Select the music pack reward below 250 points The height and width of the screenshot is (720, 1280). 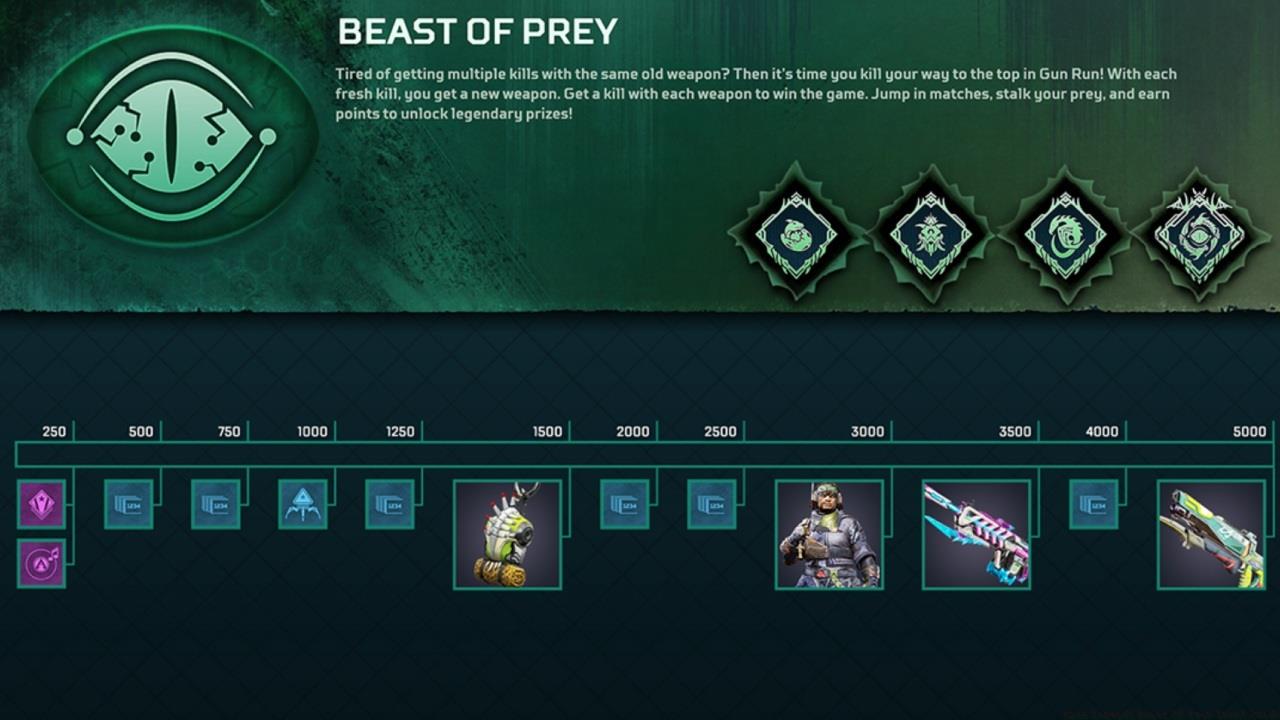point(40,565)
